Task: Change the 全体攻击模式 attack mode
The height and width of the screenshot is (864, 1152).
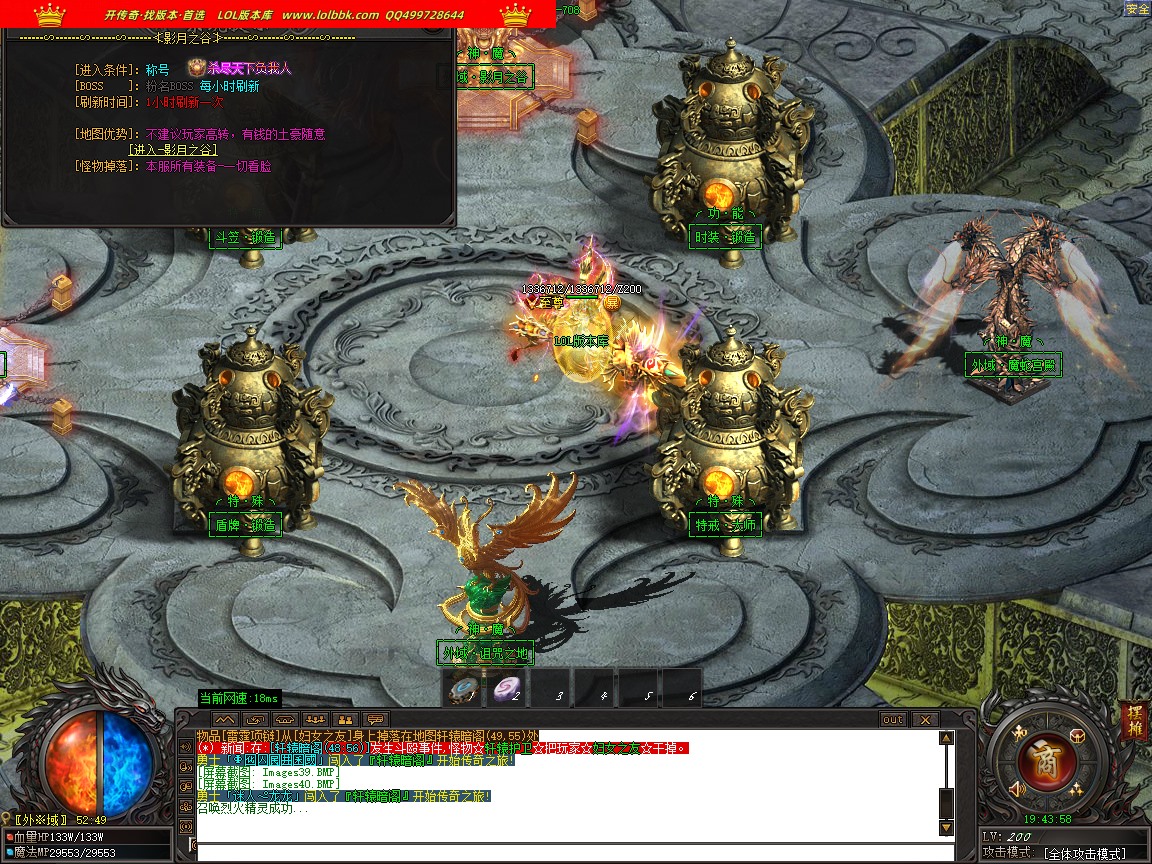Action: tap(1083, 853)
